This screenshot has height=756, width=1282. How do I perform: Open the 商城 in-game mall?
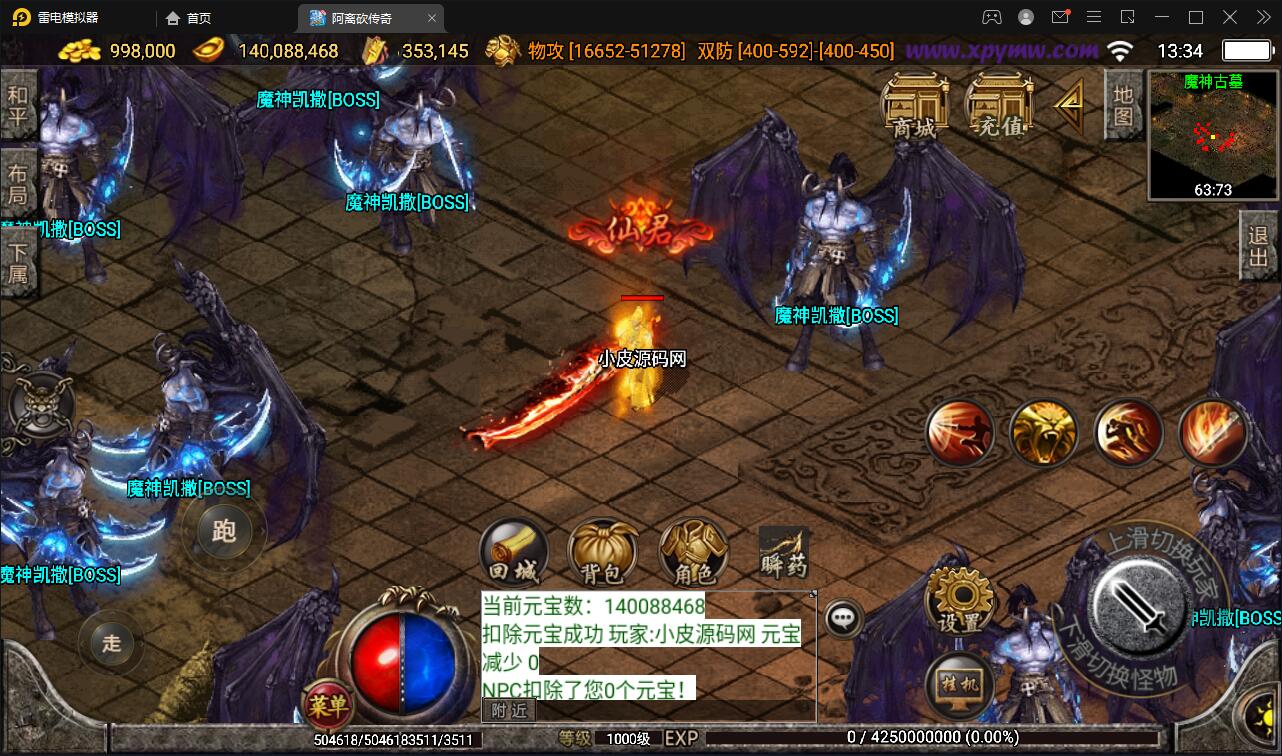[916, 103]
